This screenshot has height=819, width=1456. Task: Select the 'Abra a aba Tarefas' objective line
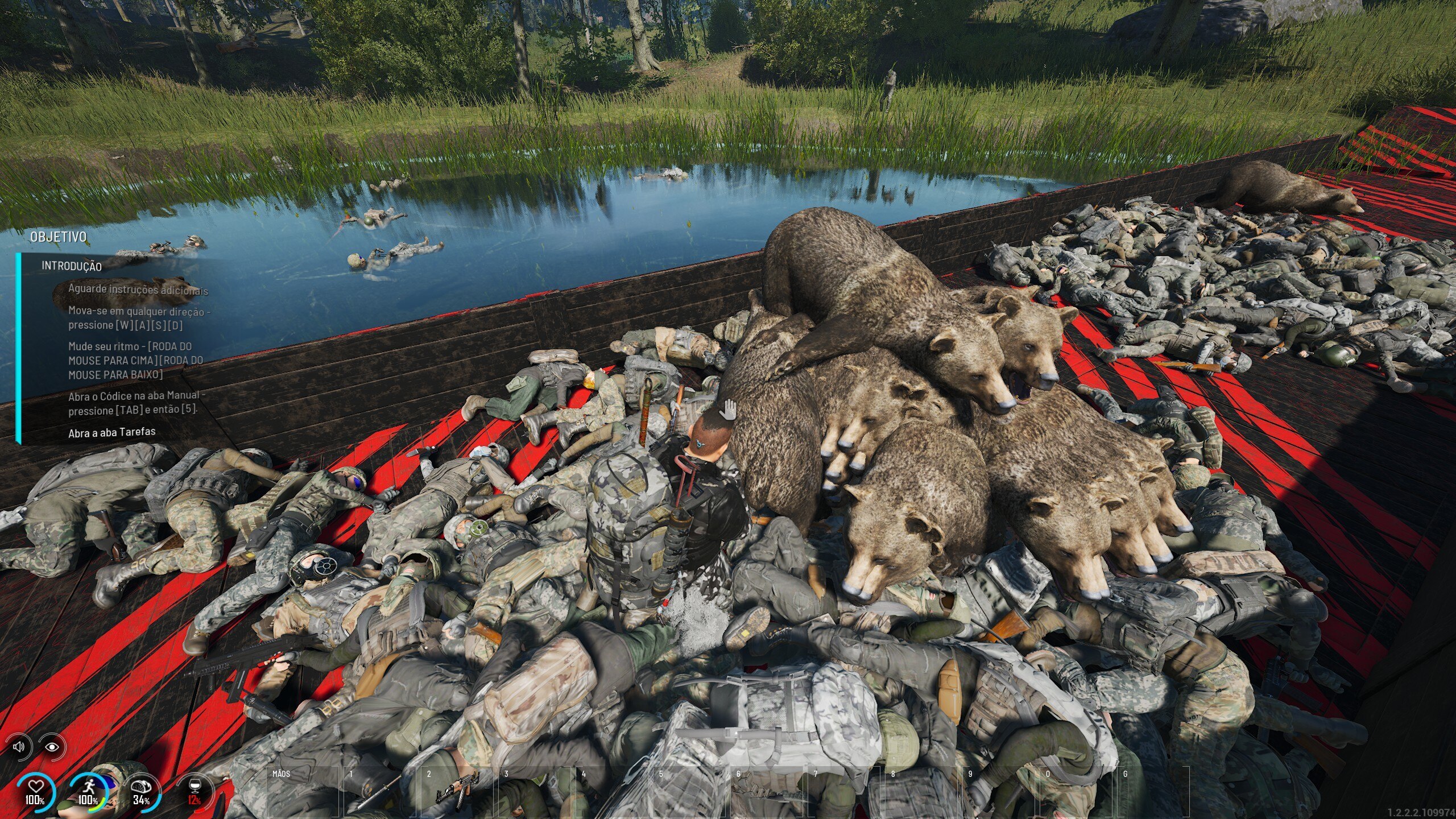(x=112, y=433)
